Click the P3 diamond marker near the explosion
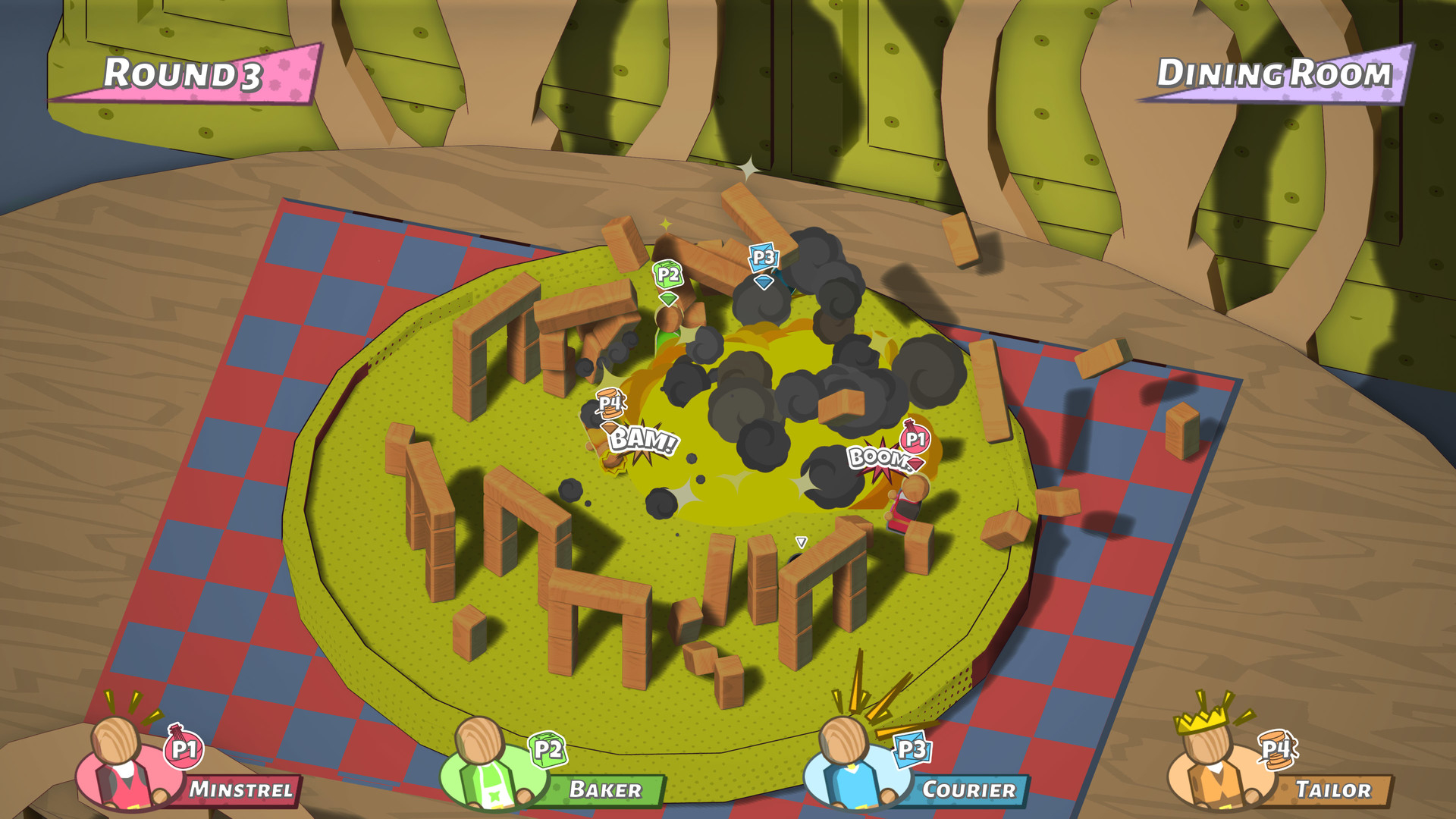Viewport: 1456px width, 819px height. pos(764,258)
